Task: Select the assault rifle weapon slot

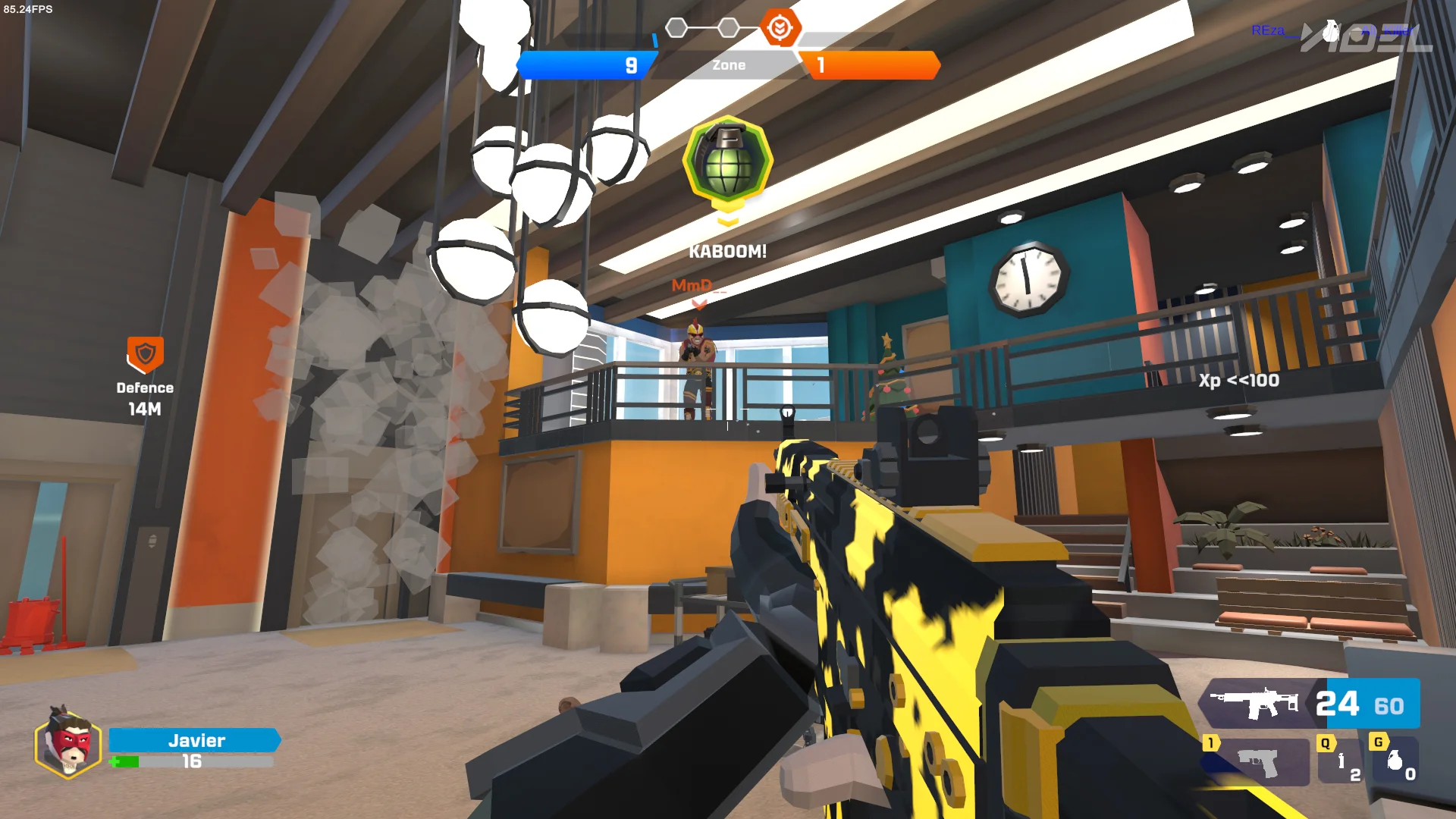Action: (1255, 704)
